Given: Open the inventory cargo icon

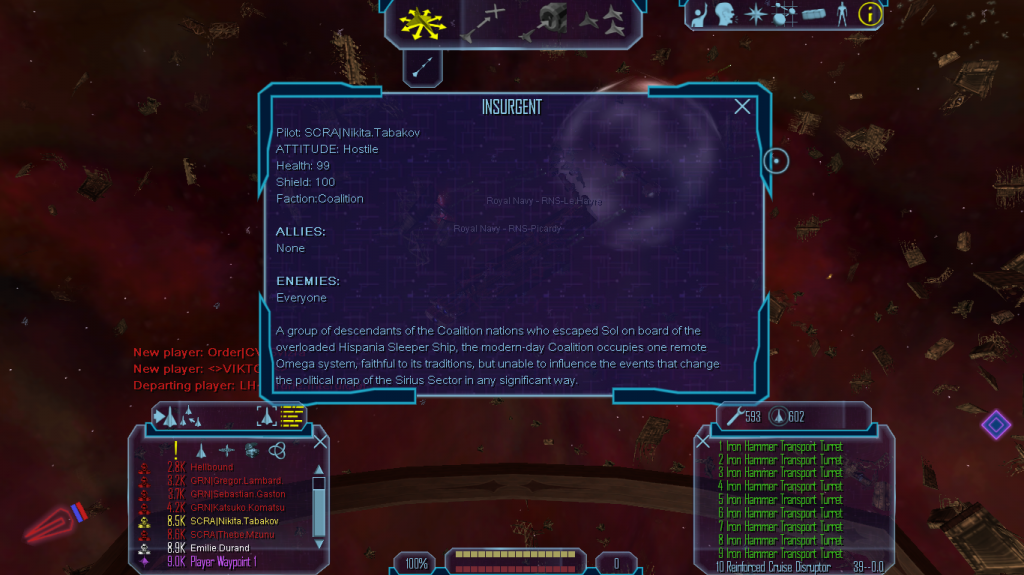Looking at the screenshot, I should click(814, 14).
